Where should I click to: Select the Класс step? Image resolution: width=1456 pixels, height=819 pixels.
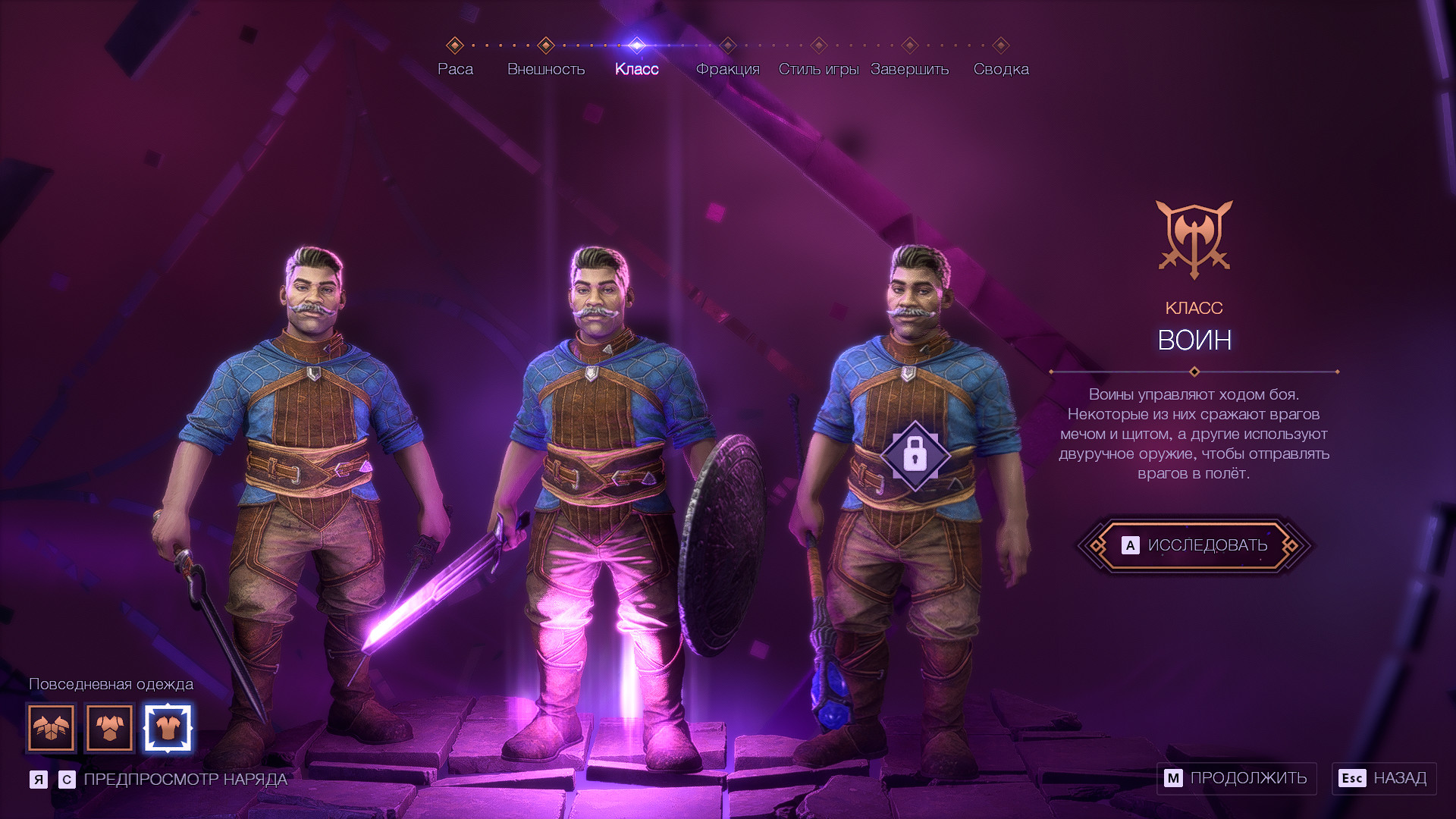(x=636, y=68)
